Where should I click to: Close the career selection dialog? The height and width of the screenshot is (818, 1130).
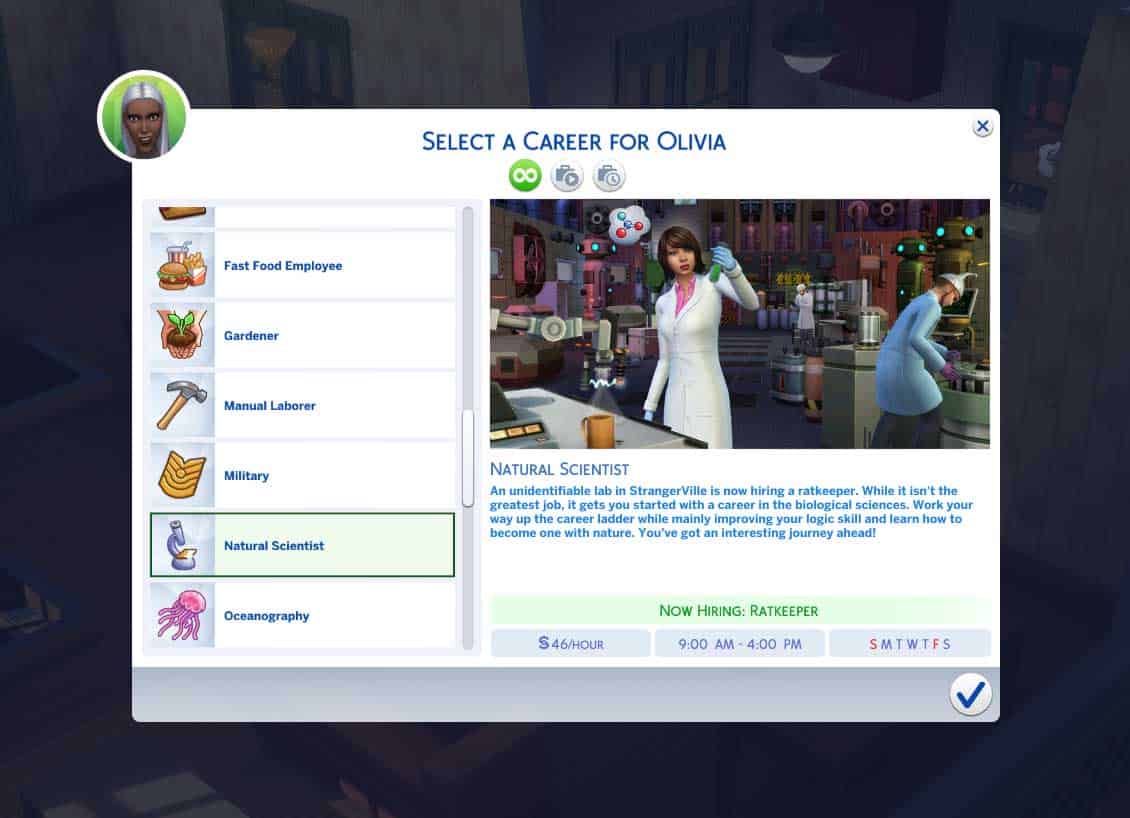click(x=983, y=126)
